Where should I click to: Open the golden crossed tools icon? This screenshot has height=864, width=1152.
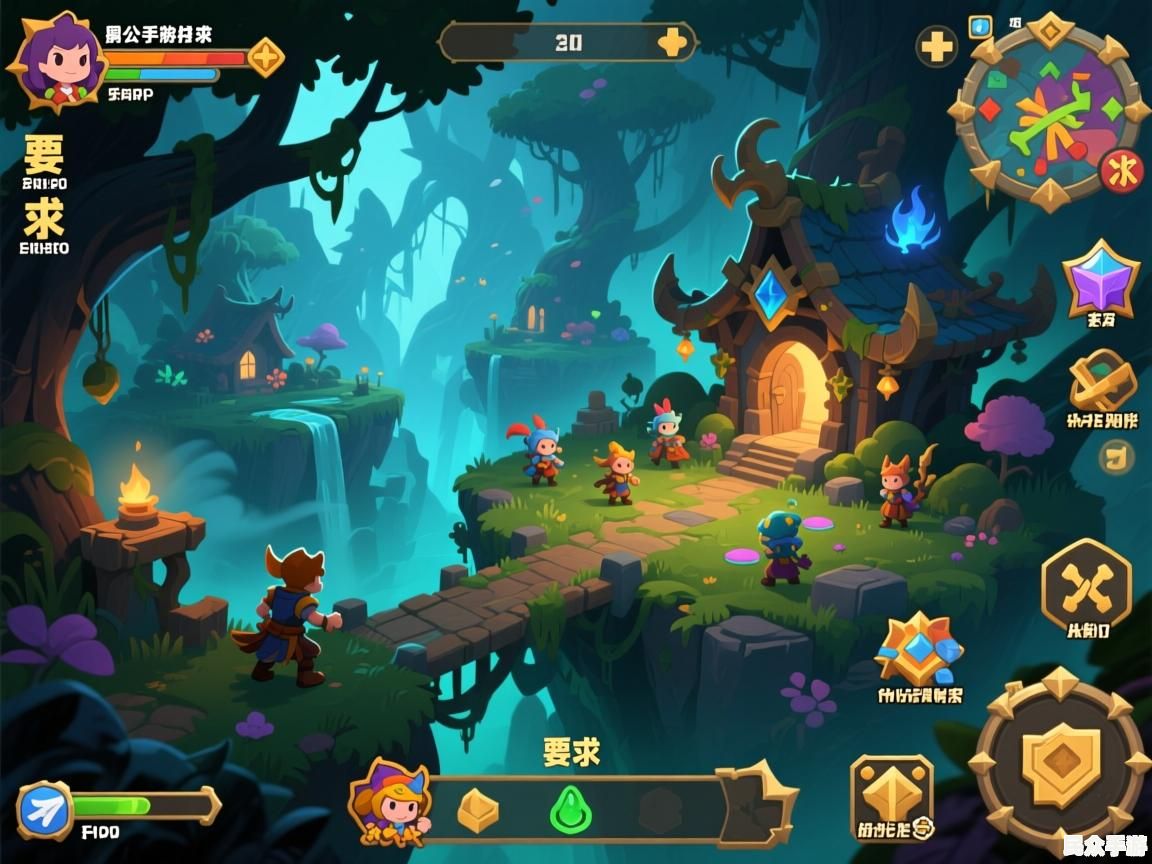(x=1101, y=382)
